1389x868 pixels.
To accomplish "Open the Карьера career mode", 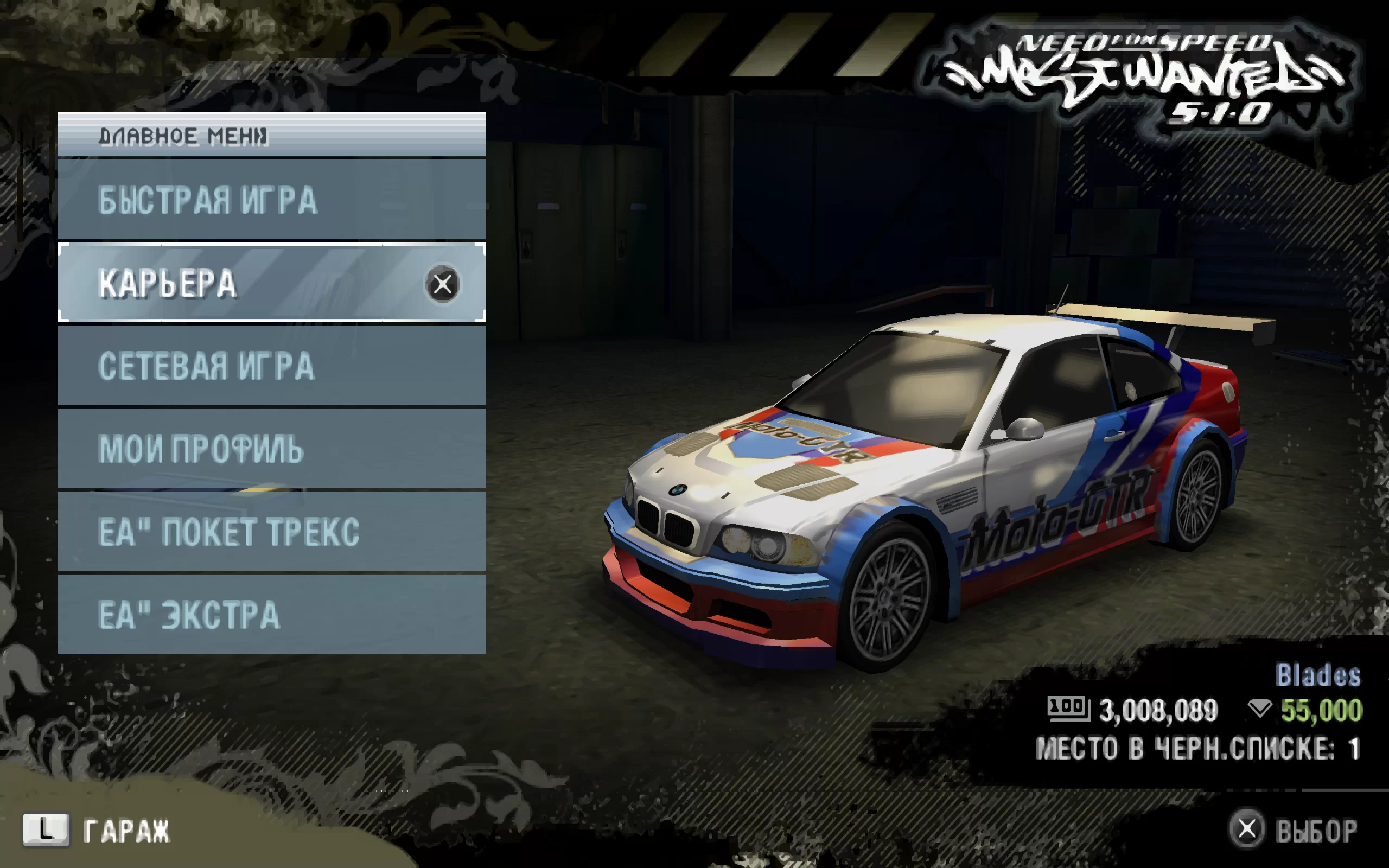I will [271, 283].
